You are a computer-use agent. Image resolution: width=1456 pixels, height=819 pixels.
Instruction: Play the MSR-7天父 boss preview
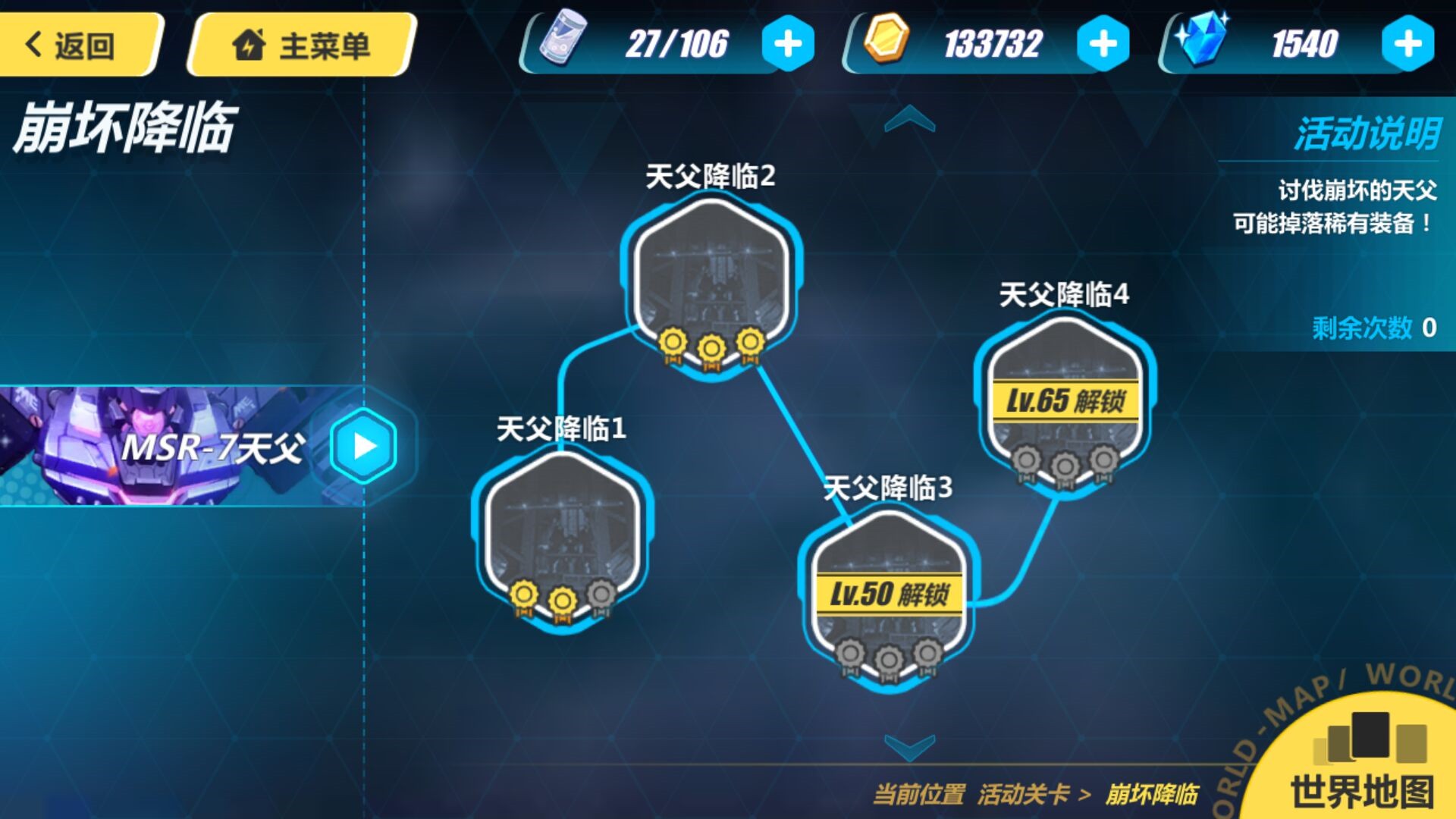click(364, 447)
